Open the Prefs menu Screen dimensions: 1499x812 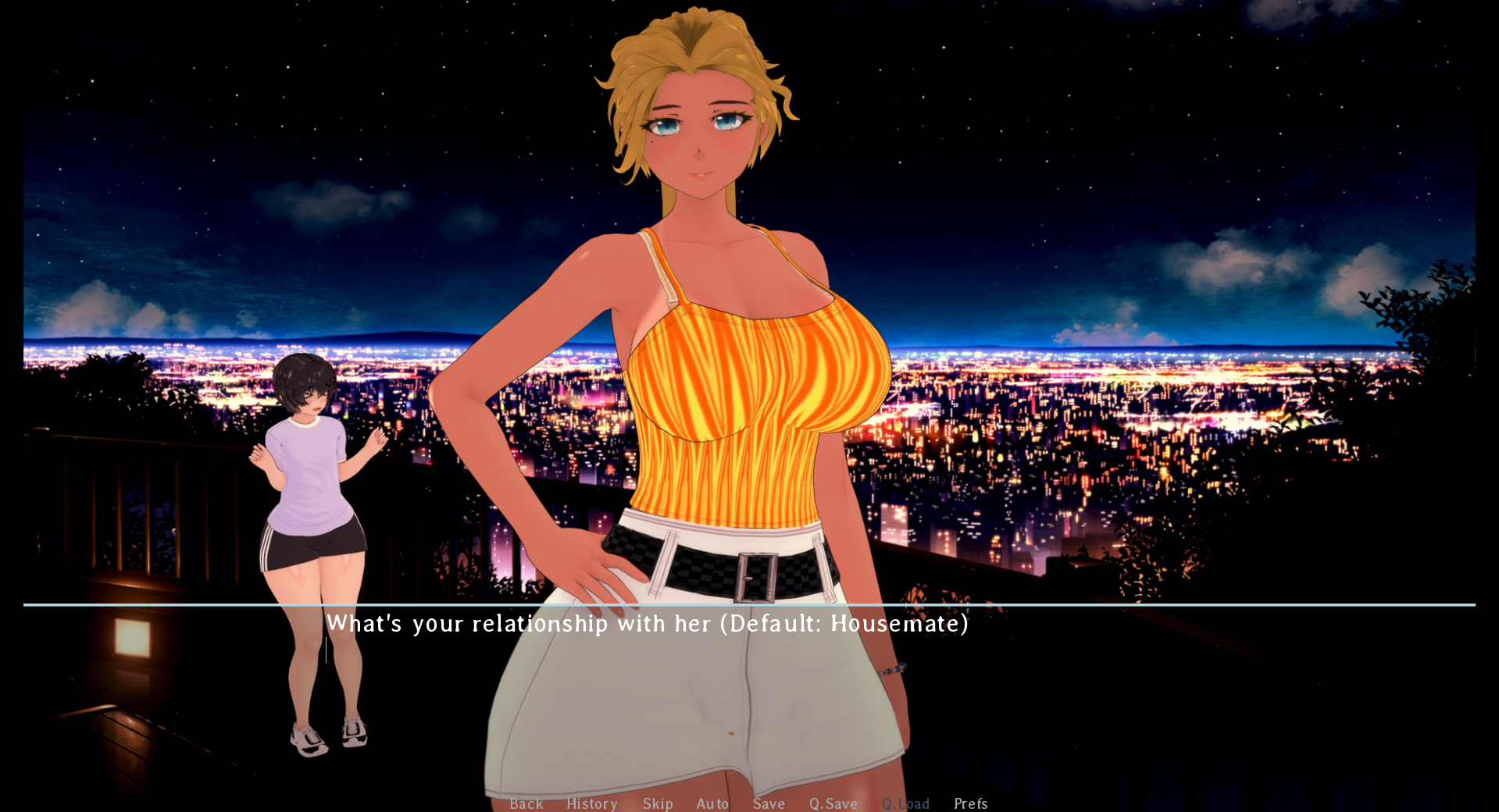(970, 803)
